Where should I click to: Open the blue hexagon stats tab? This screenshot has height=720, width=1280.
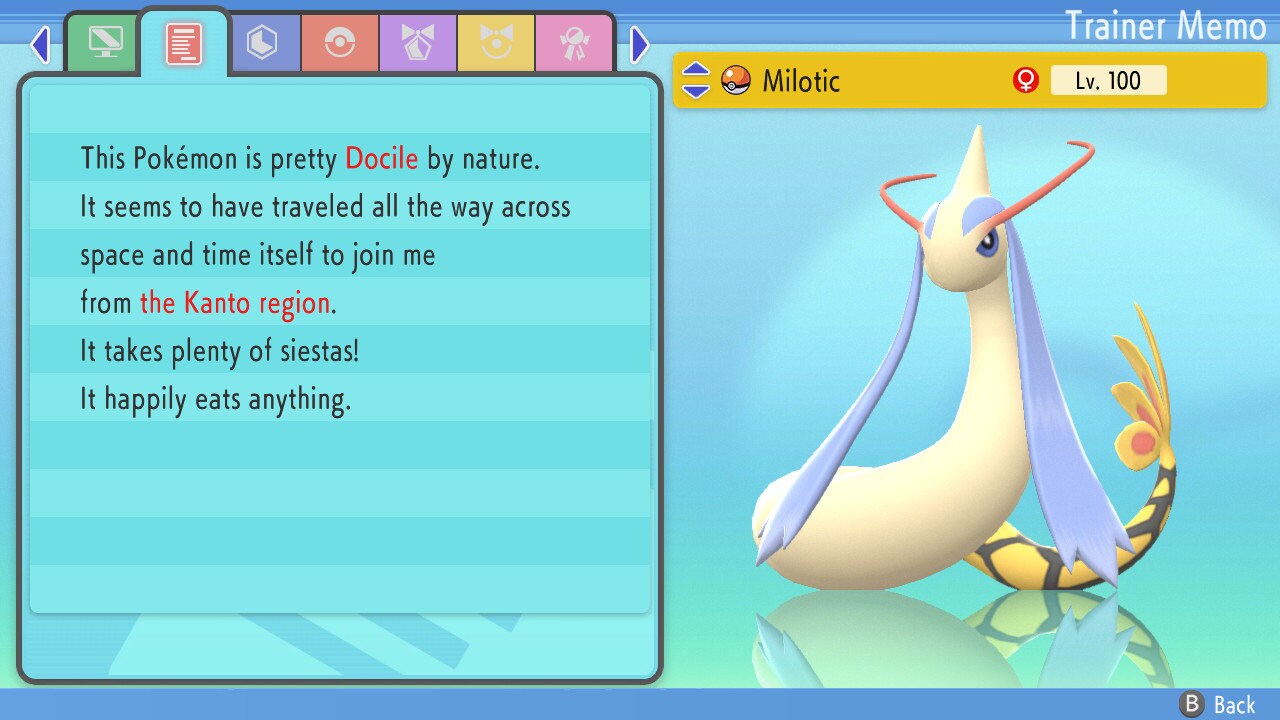tap(262, 43)
